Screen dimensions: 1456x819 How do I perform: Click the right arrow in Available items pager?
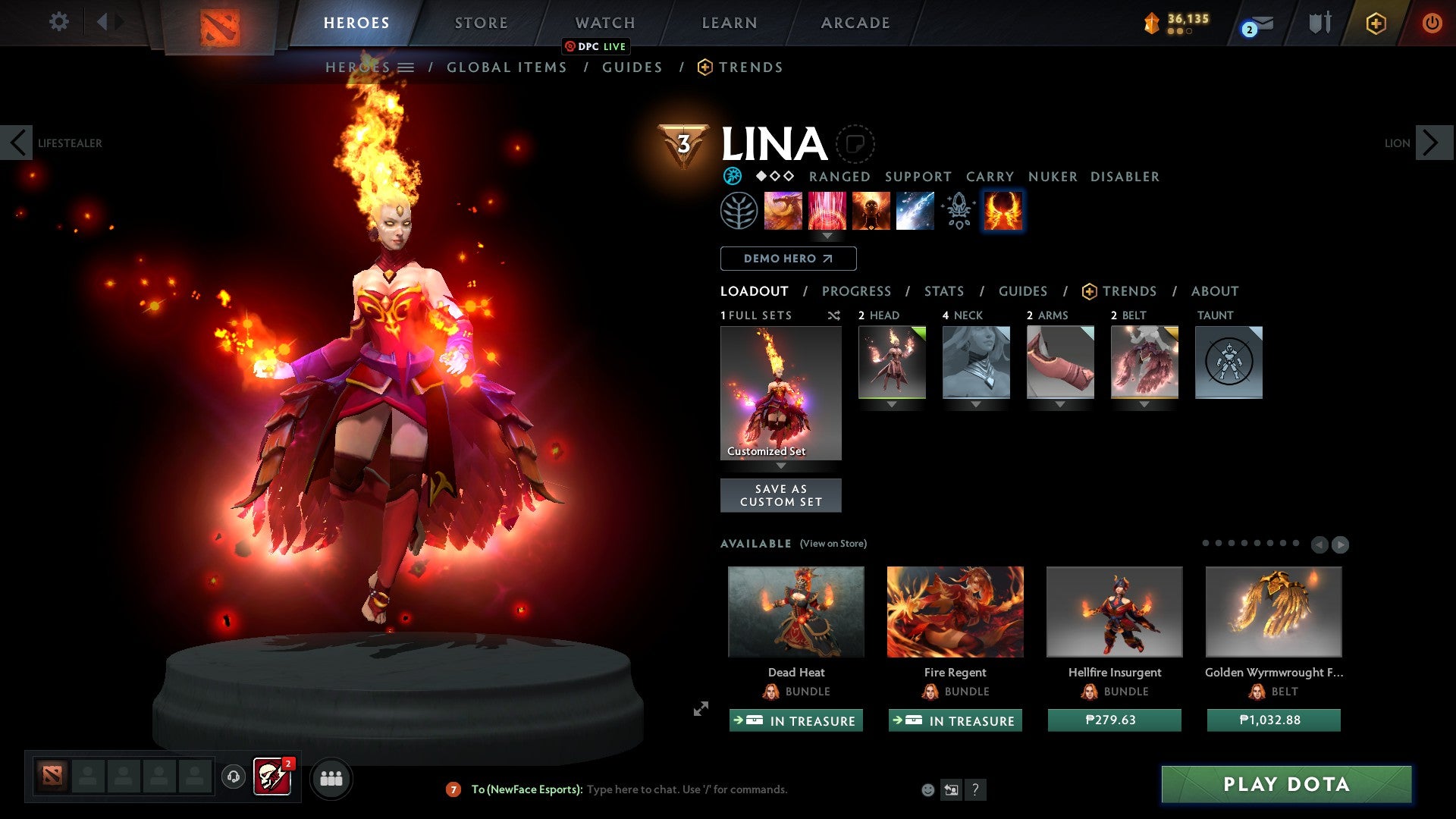[x=1339, y=544]
